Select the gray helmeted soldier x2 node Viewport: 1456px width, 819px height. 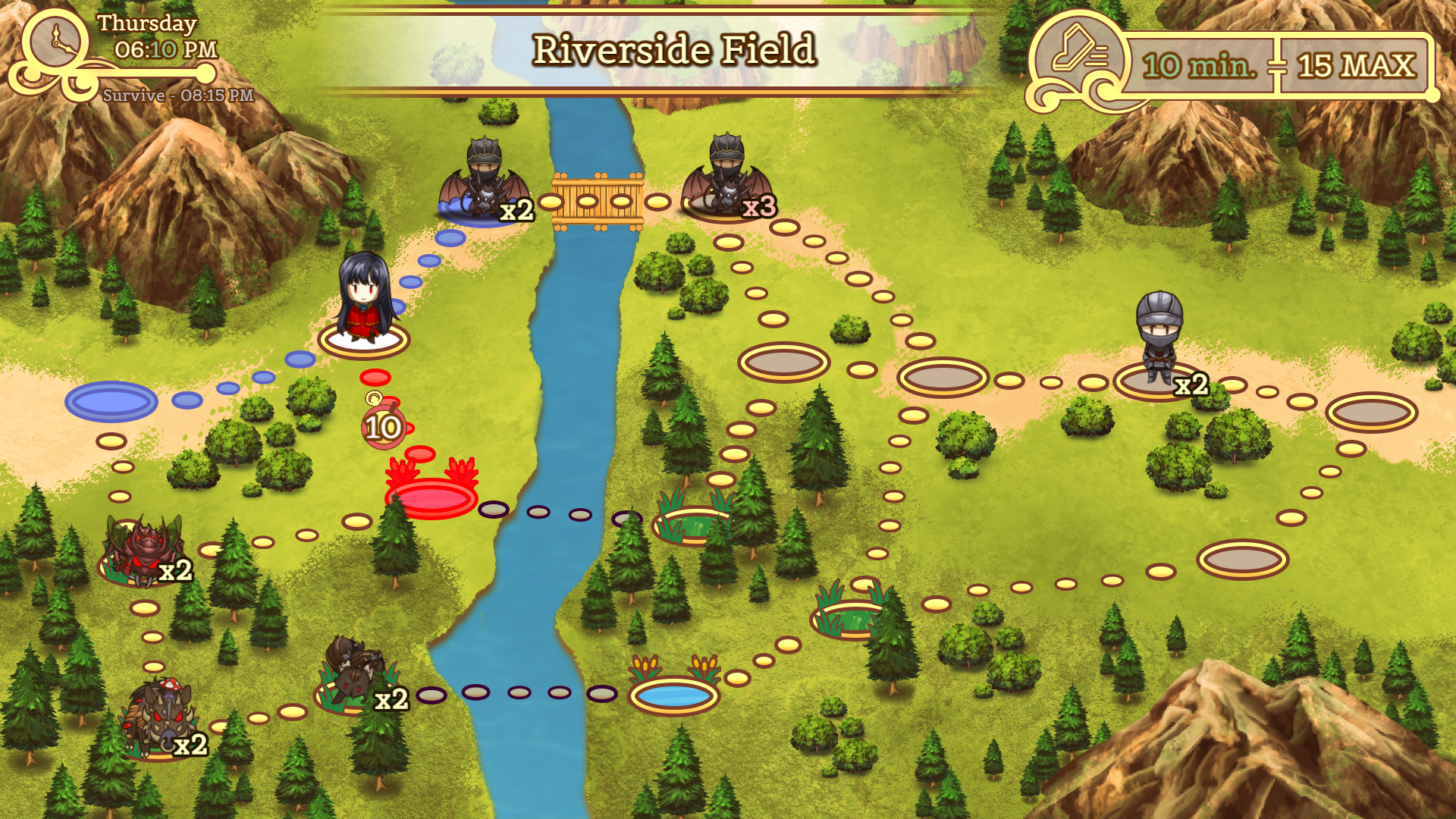click(1159, 341)
